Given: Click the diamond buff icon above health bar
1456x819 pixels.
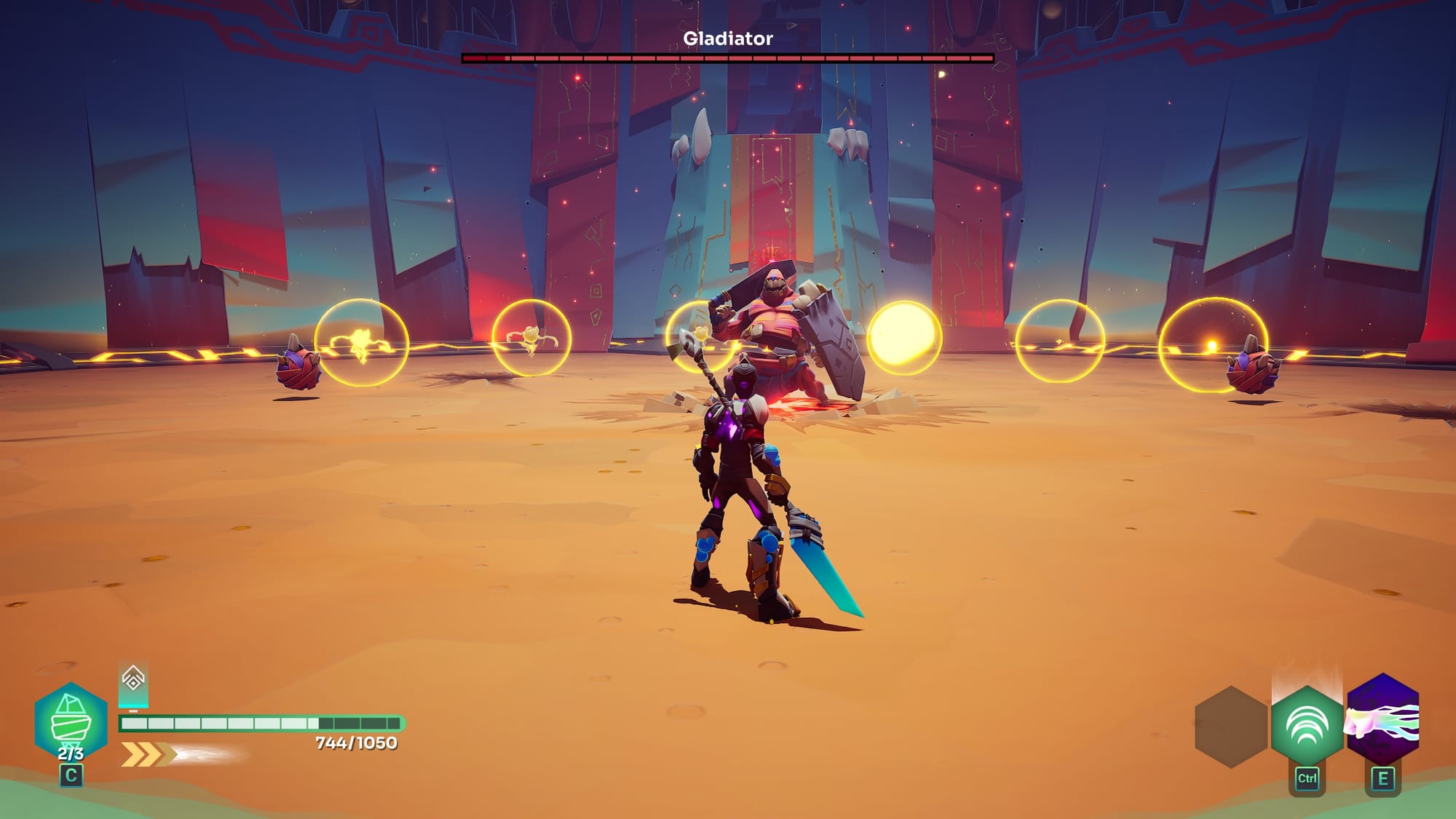Looking at the screenshot, I should 133,681.
